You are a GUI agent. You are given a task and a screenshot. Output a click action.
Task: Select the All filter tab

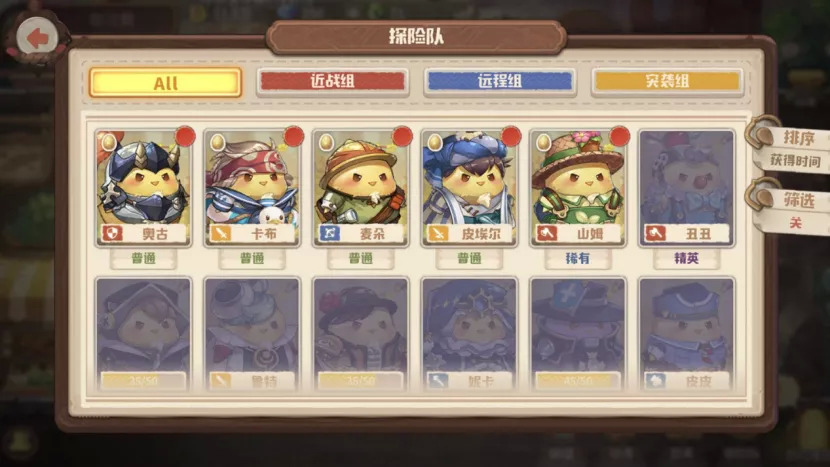(165, 82)
